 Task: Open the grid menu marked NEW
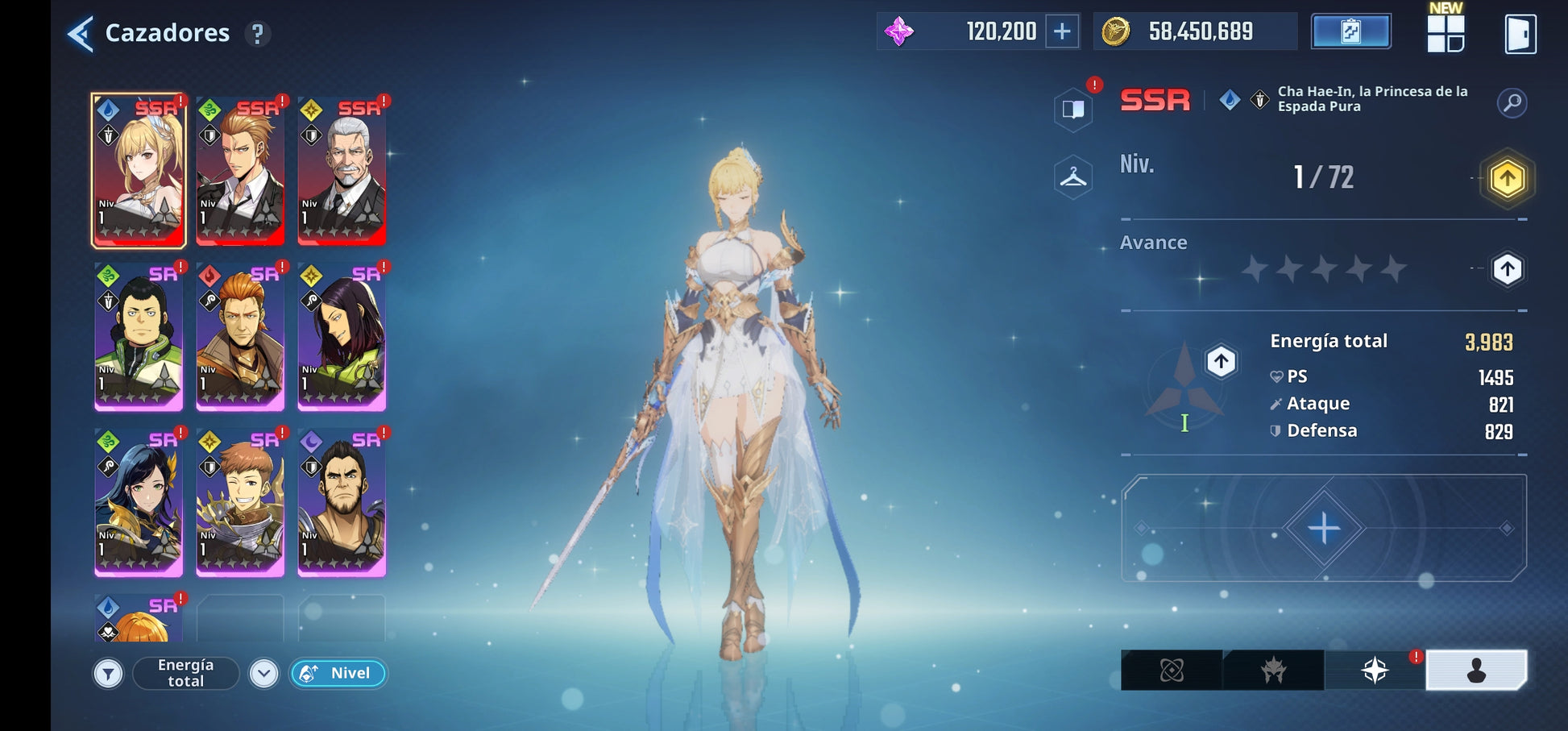[1446, 33]
